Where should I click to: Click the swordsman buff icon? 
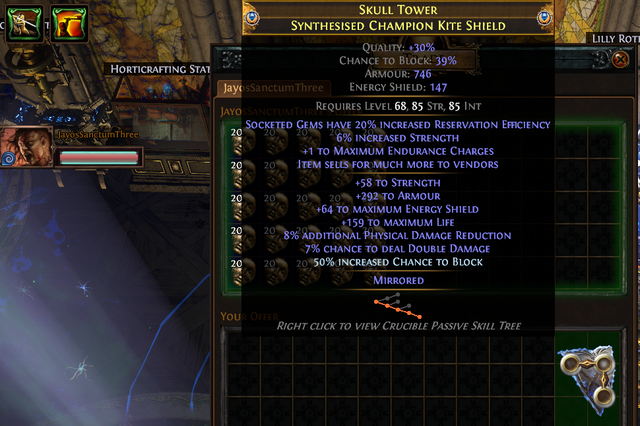point(21,22)
